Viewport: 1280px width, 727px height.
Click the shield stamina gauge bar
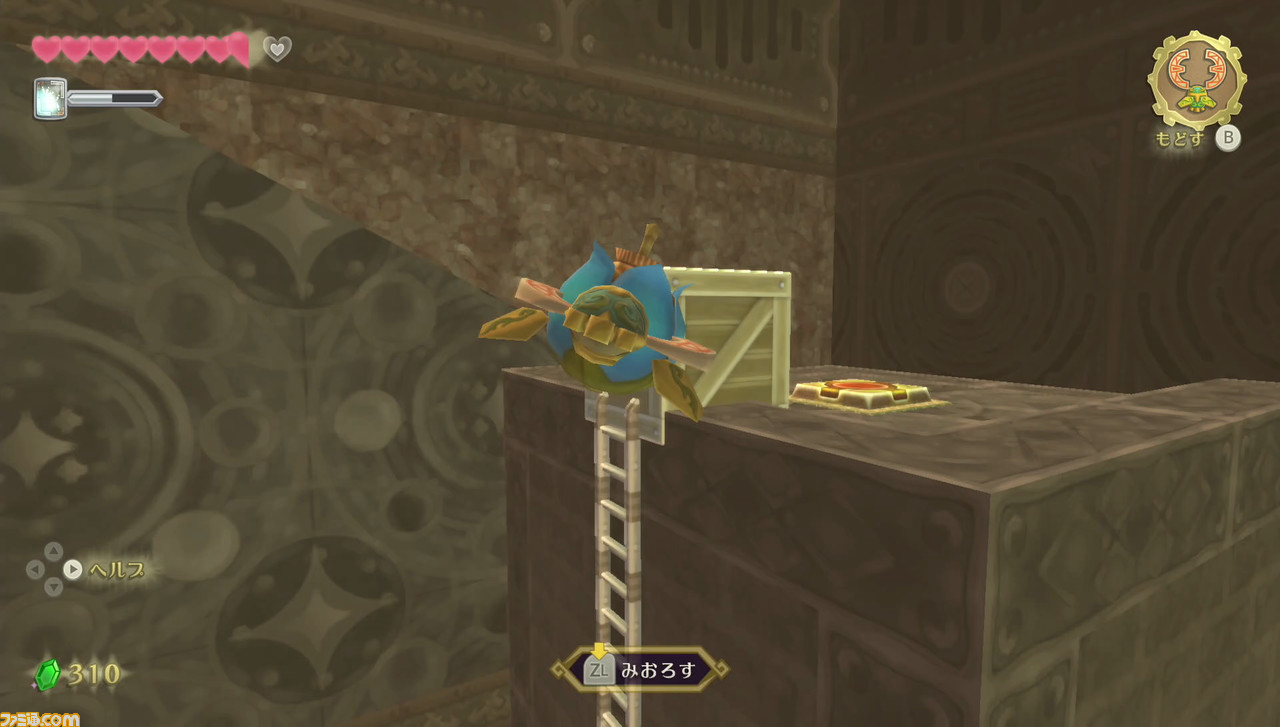(x=115, y=99)
